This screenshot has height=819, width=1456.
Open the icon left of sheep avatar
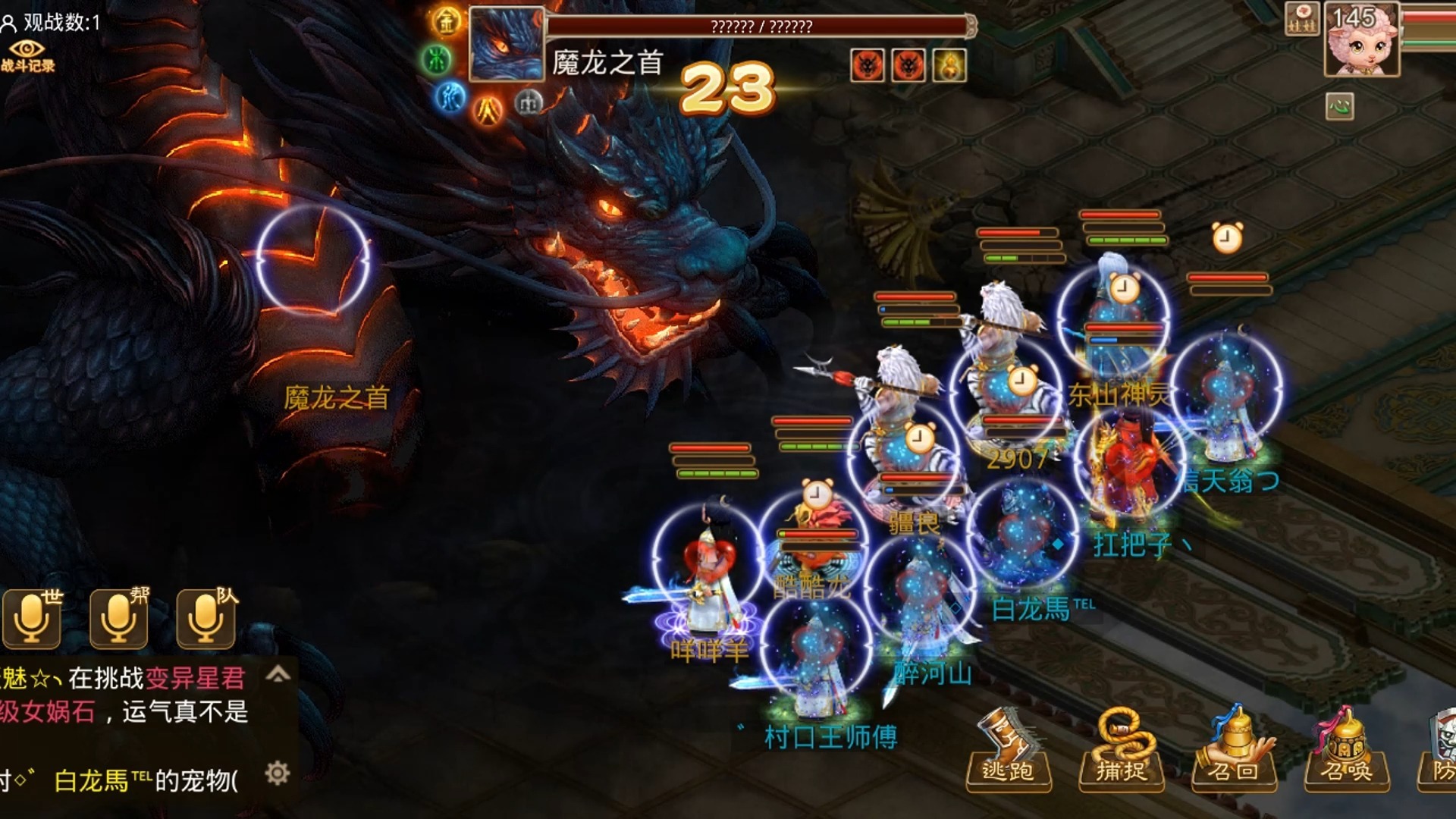pyautogui.click(x=1302, y=20)
